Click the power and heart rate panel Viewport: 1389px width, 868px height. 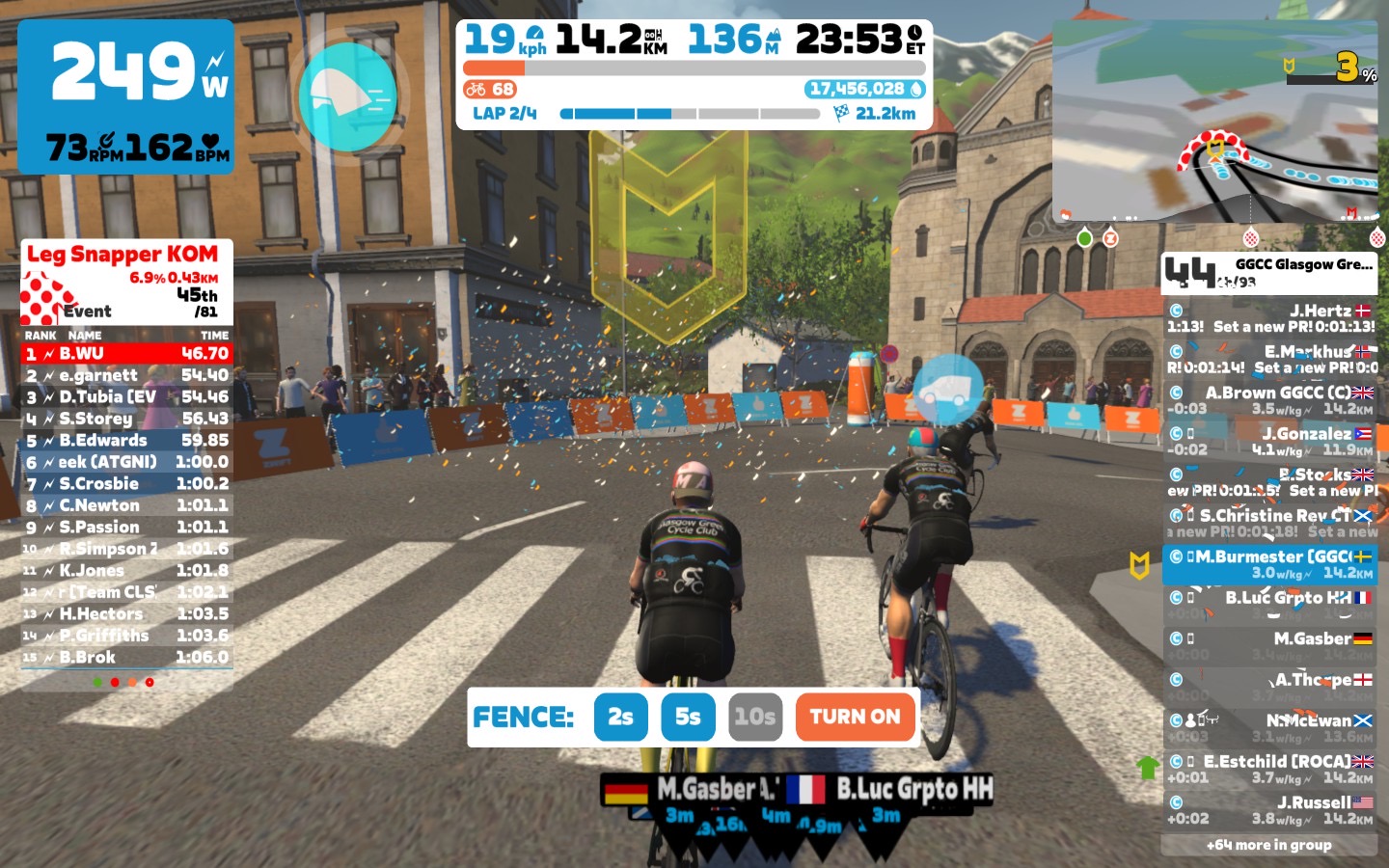[125, 96]
